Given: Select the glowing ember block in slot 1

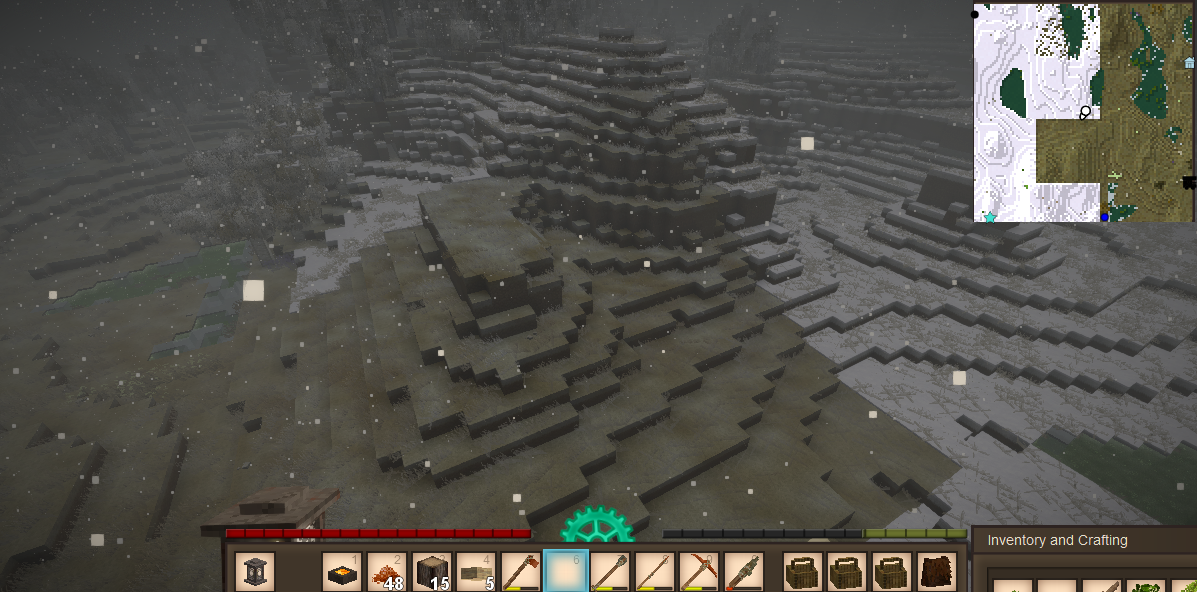Looking at the screenshot, I should coord(342,572).
